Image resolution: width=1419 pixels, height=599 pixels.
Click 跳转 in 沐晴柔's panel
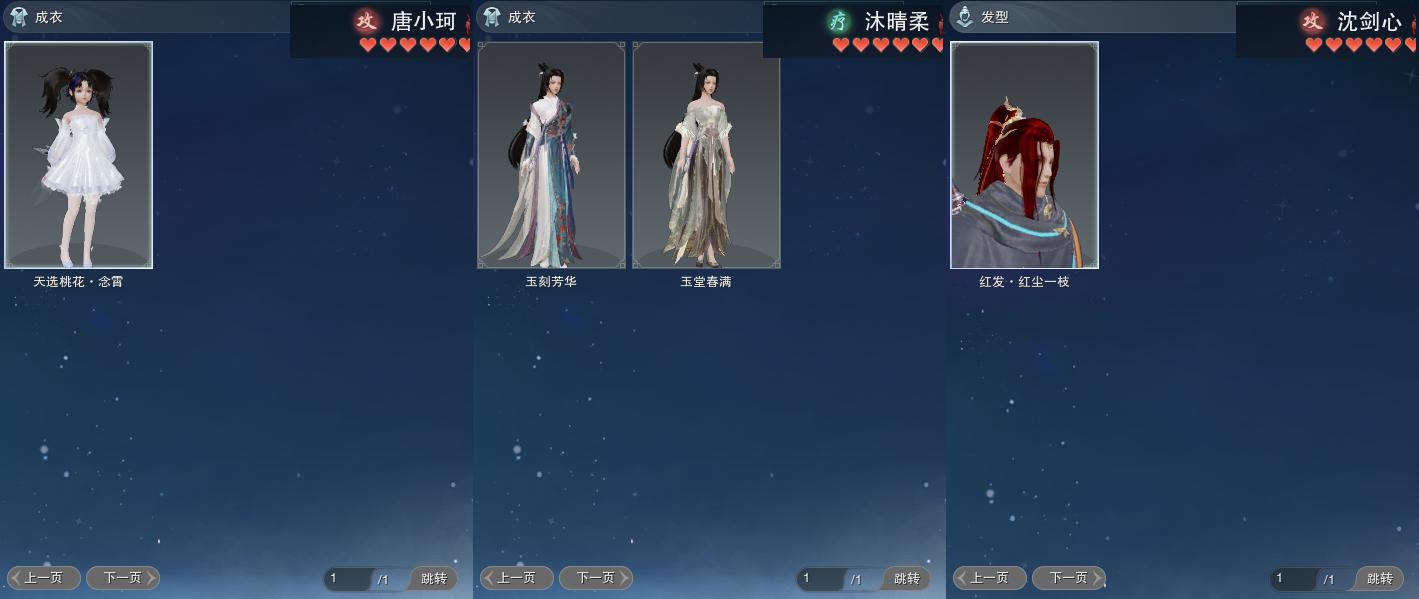(x=907, y=579)
